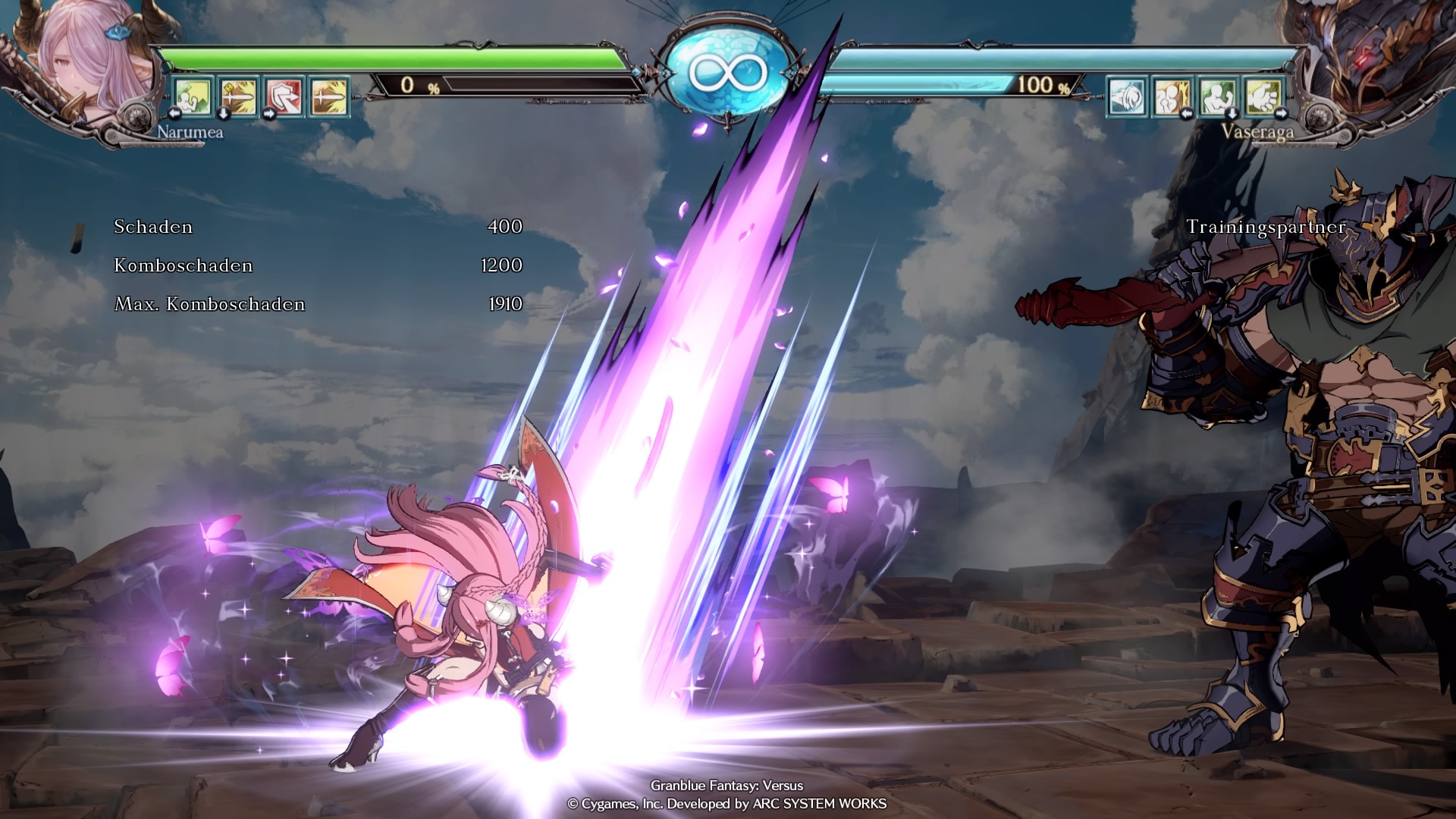Select Narumea's green power-up stance skill icon
1456x819 pixels.
point(192,96)
